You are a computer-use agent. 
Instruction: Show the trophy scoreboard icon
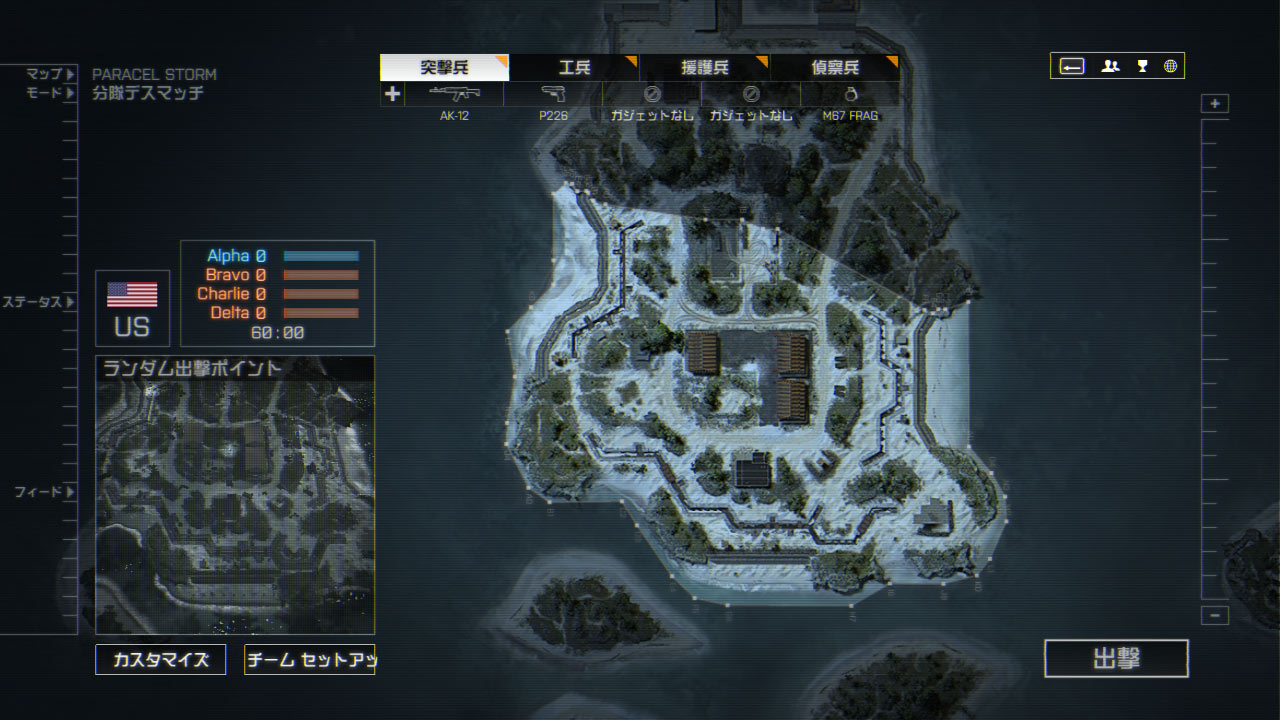[1142, 67]
